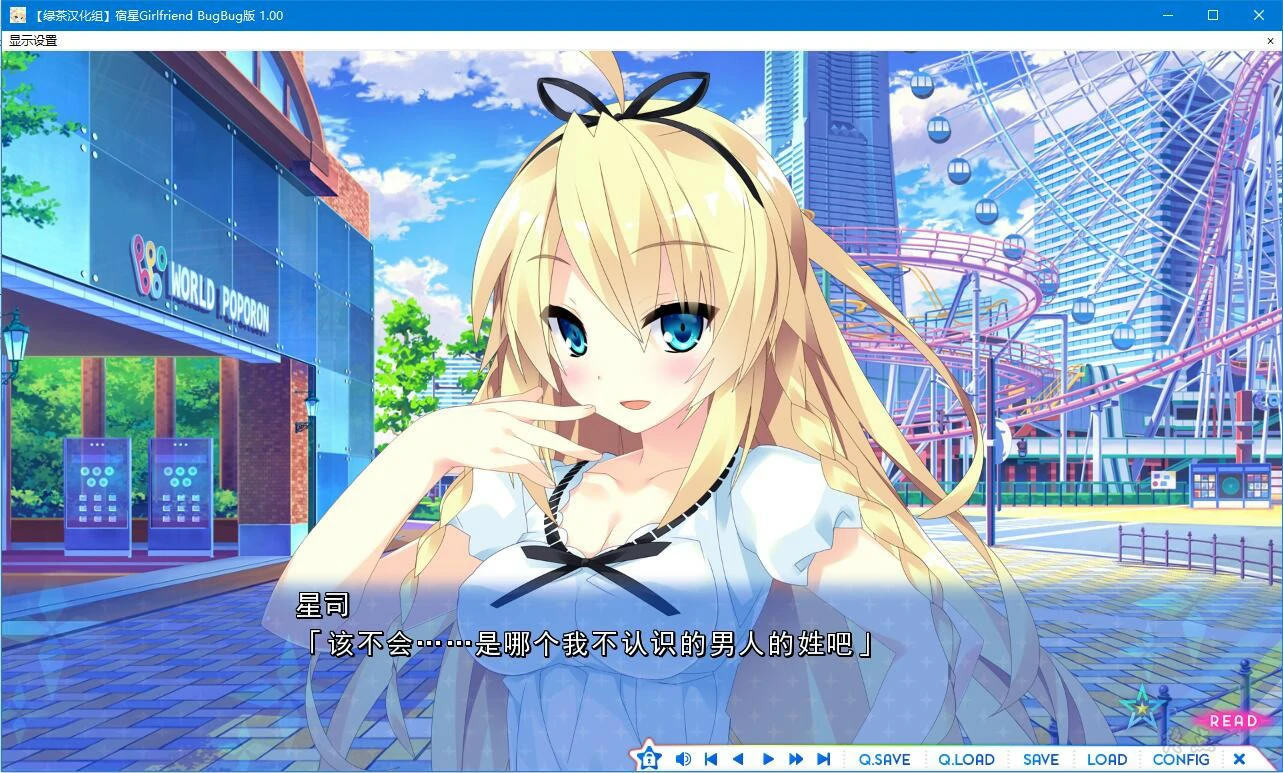Mute the voice with the speaker icon

click(684, 758)
